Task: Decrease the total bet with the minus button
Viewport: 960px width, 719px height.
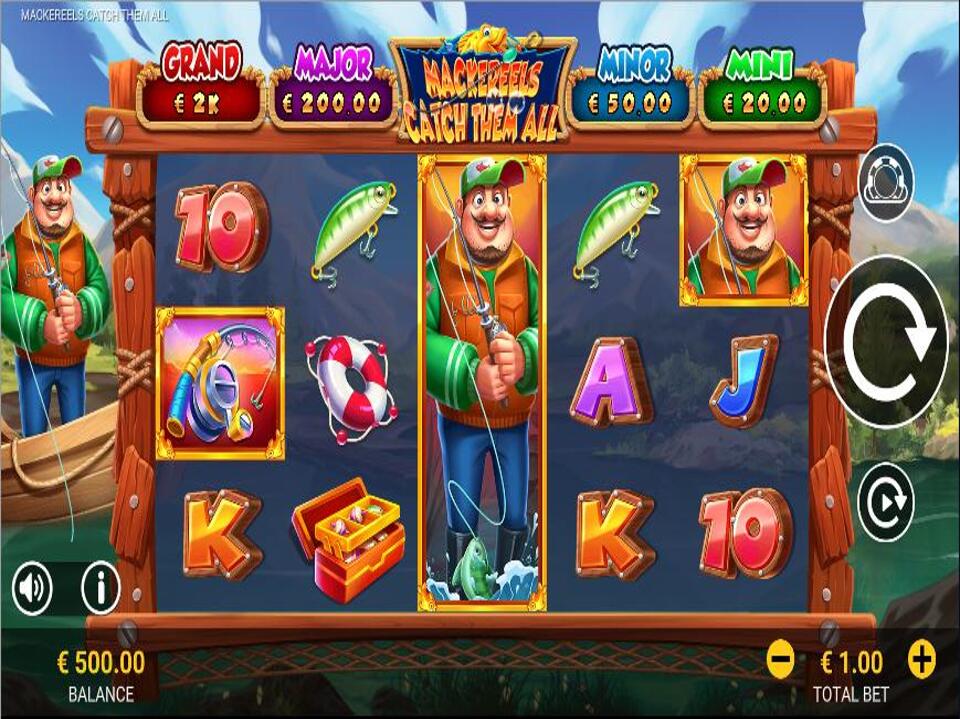Action: click(x=781, y=659)
